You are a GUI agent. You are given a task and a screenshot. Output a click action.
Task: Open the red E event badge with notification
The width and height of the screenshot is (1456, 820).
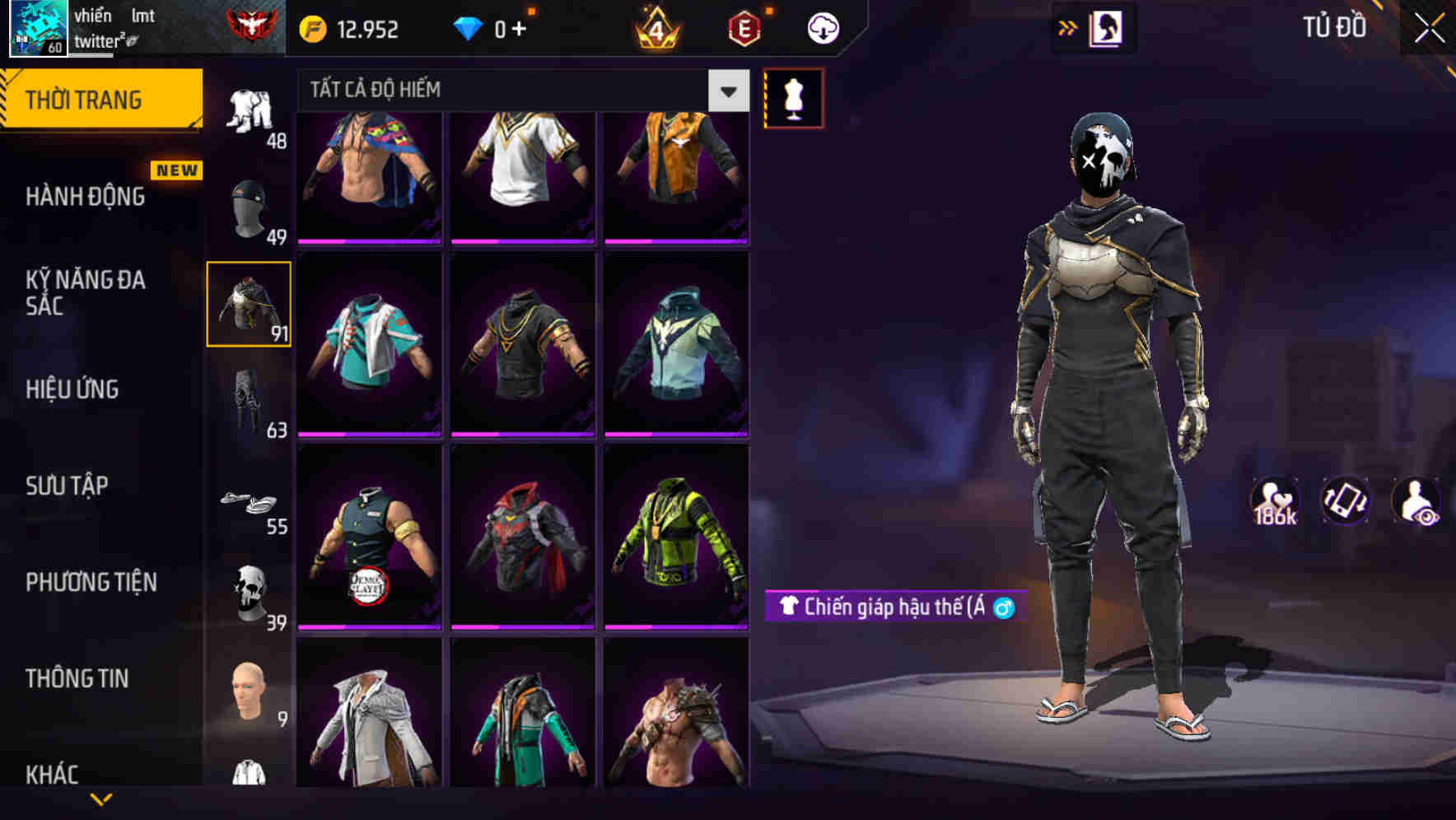(x=740, y=27)
